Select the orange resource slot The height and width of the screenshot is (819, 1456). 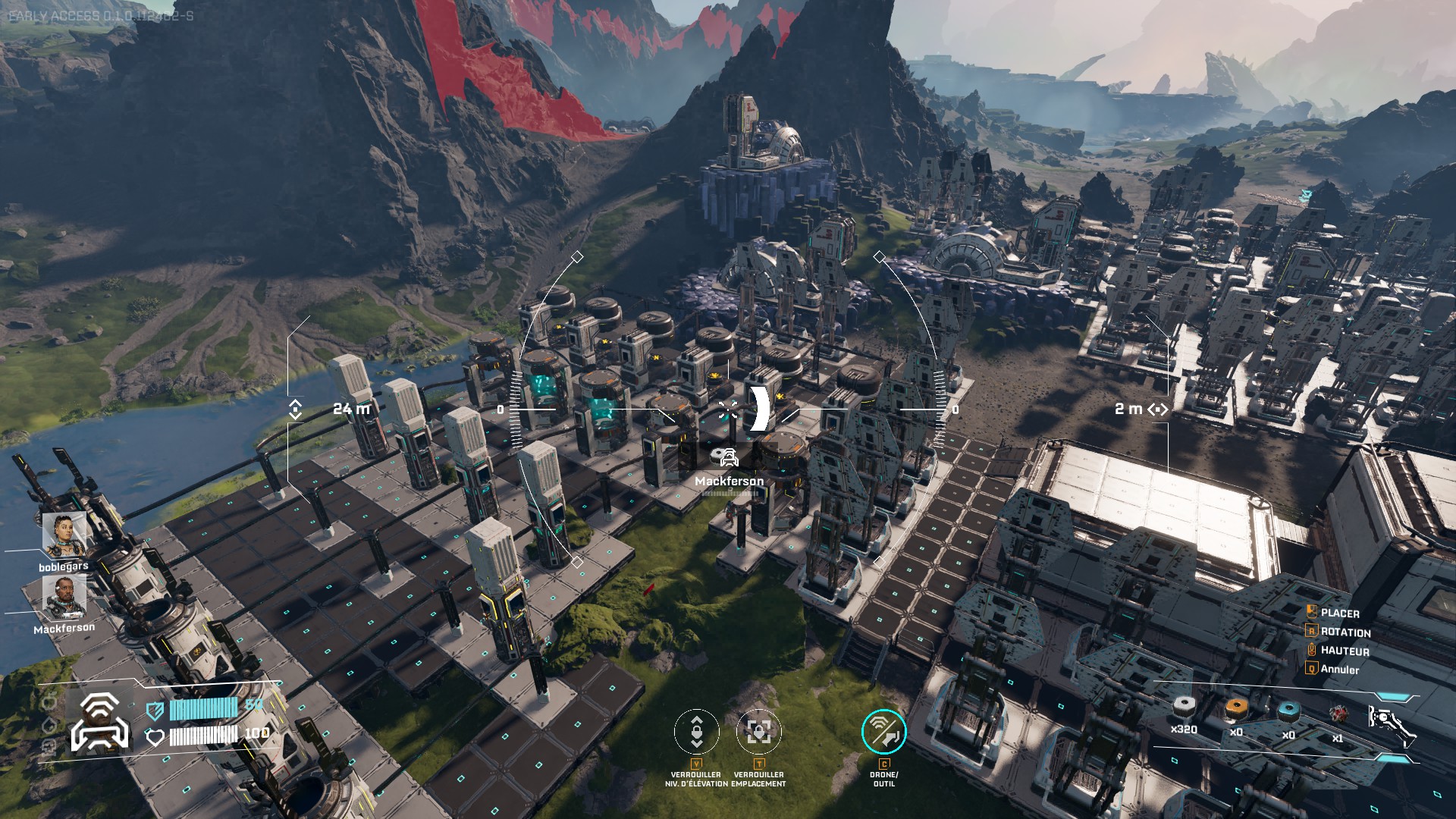tap(1236, 711)
